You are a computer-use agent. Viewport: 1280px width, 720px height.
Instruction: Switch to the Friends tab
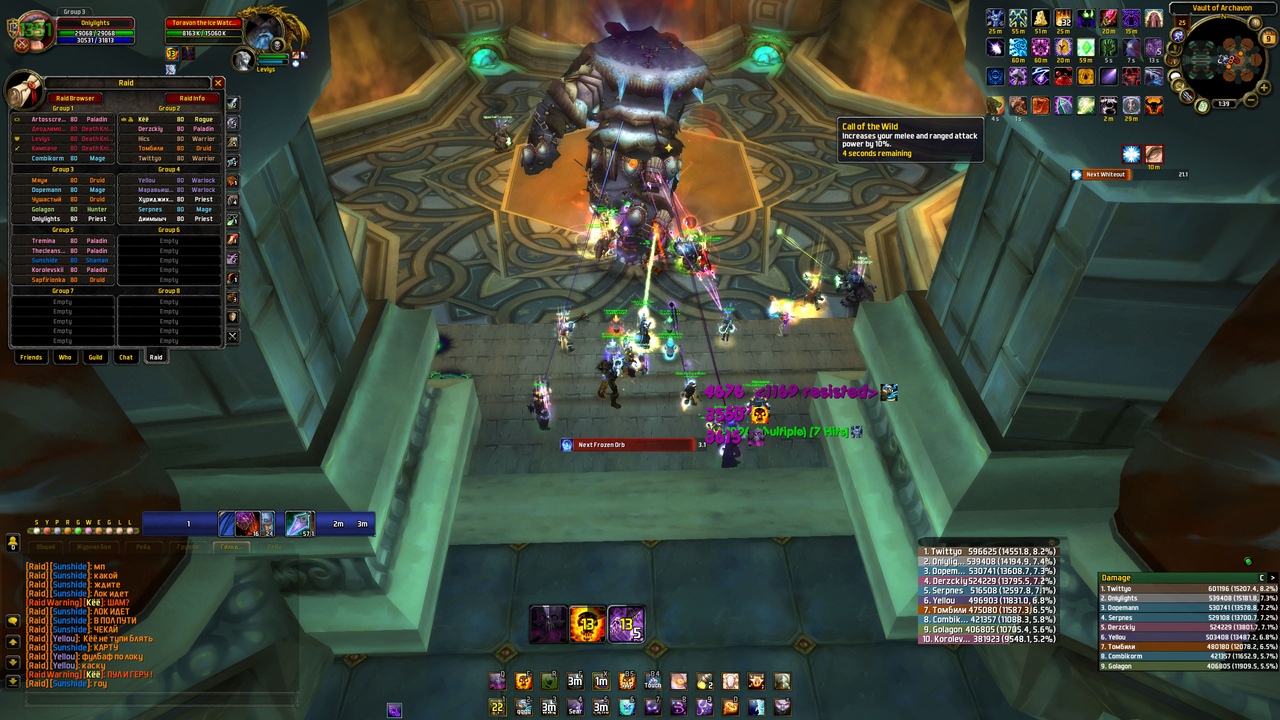(31, 357)
